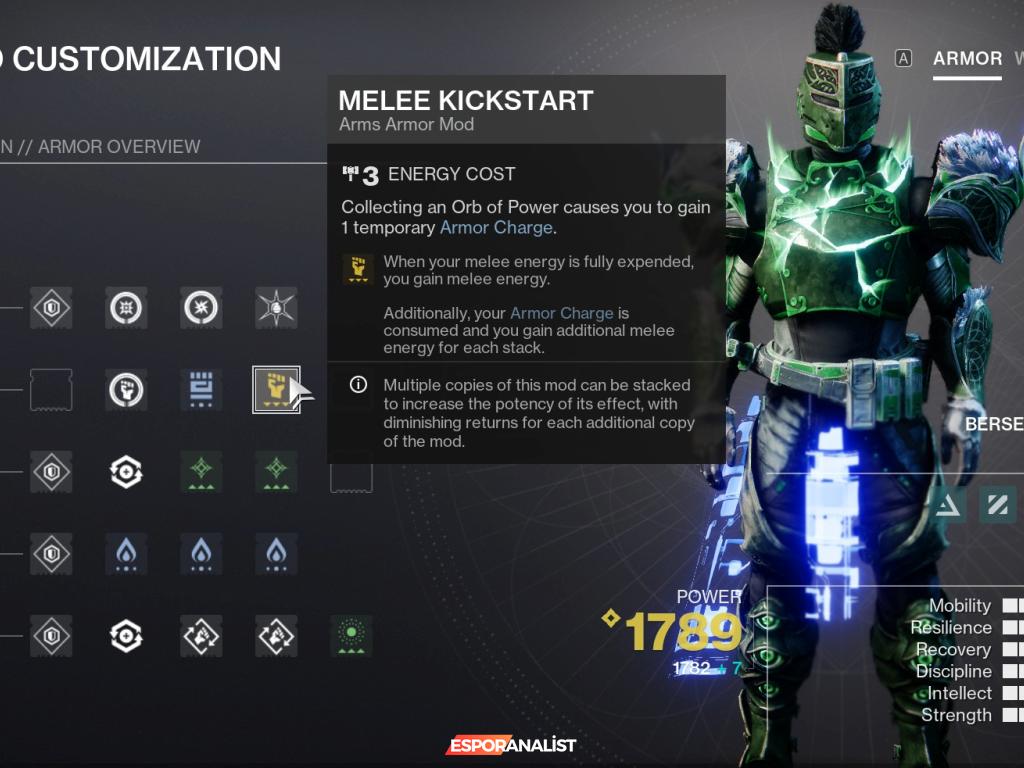Open the empty slot beside the white fist mod
Image resolution: width=1024 pixels, height=768 pixels.
(x=51, y=390)
